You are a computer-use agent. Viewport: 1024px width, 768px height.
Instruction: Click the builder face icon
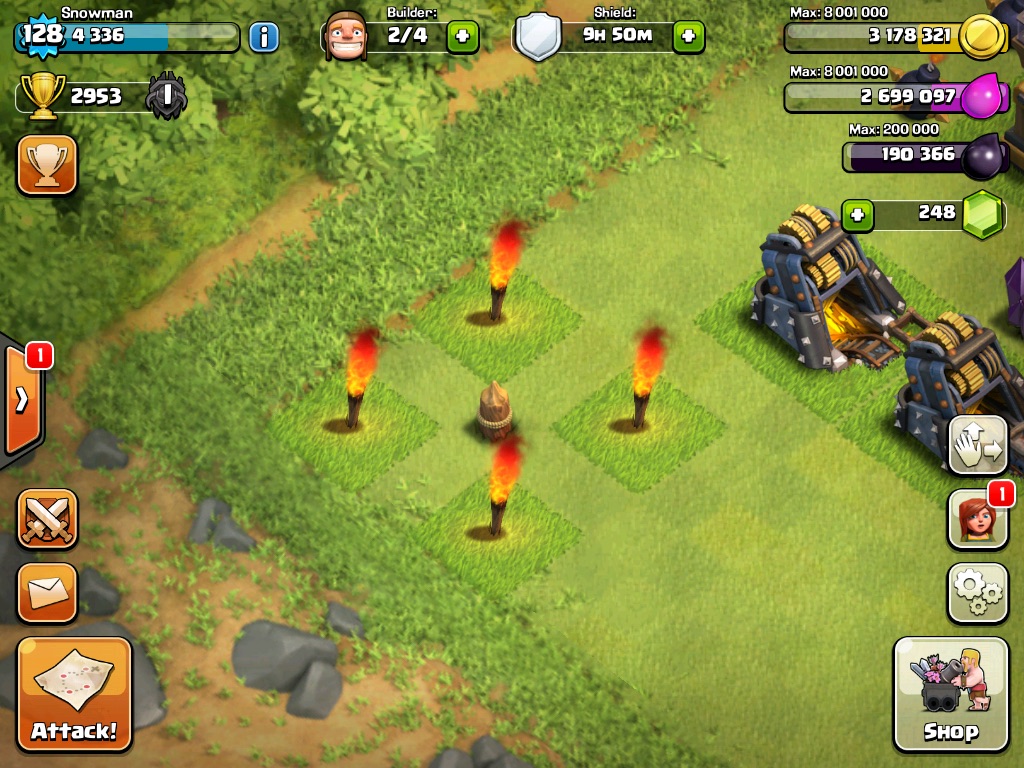(x=347, y=37)
